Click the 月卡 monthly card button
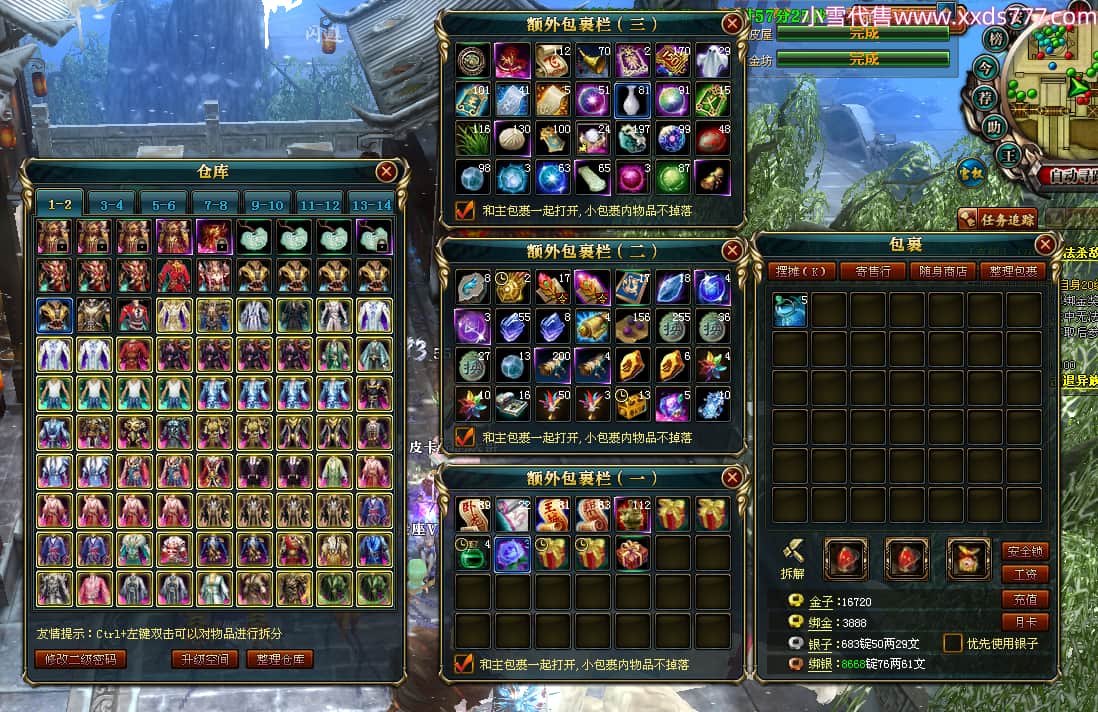The image size is (1098, 712). tap(1025, 622)
